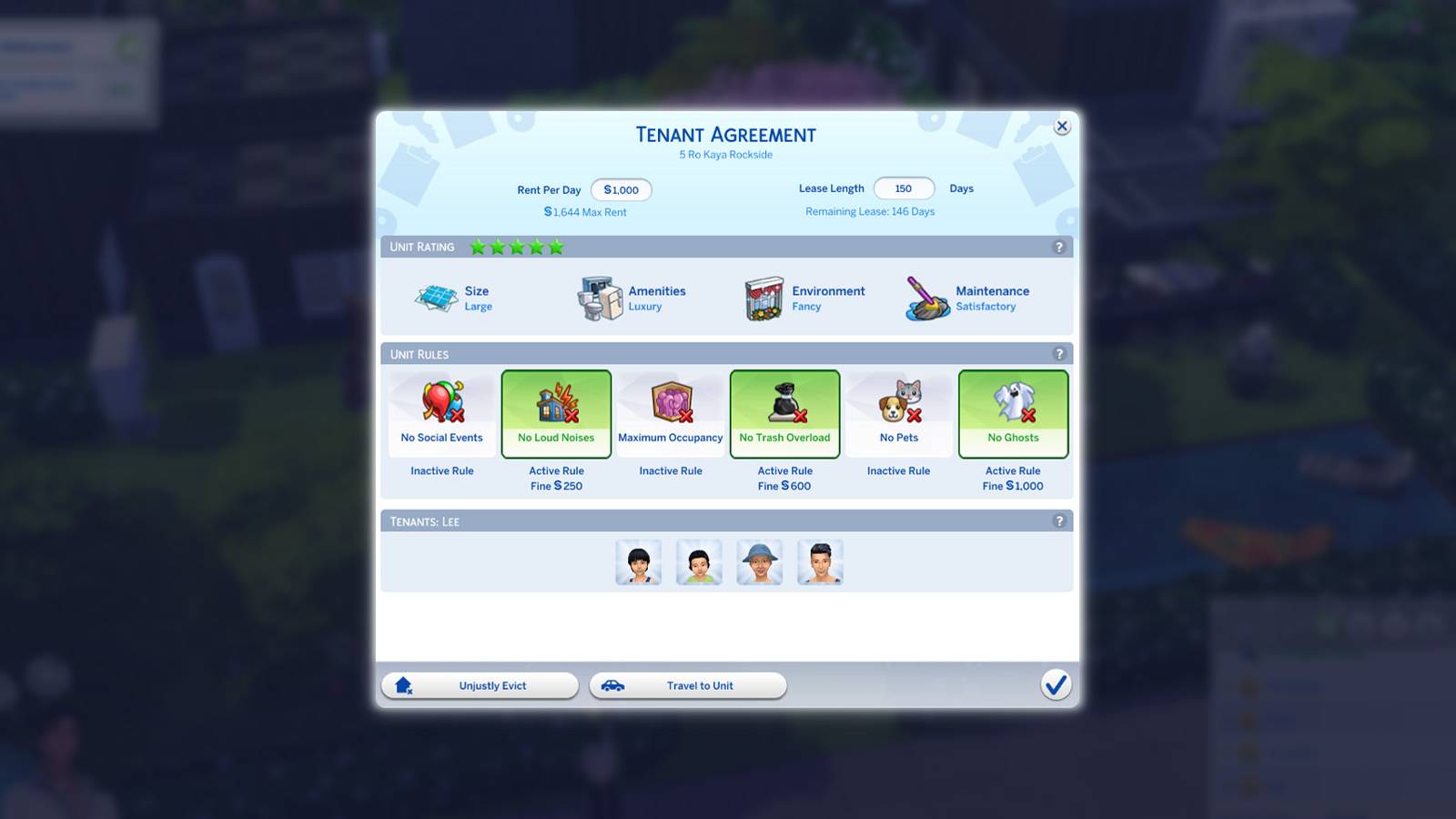Viewport: 1456px width, 819px height.
Task: Disable the No Loud Noises active rule
Action: [x=556, y=413]
